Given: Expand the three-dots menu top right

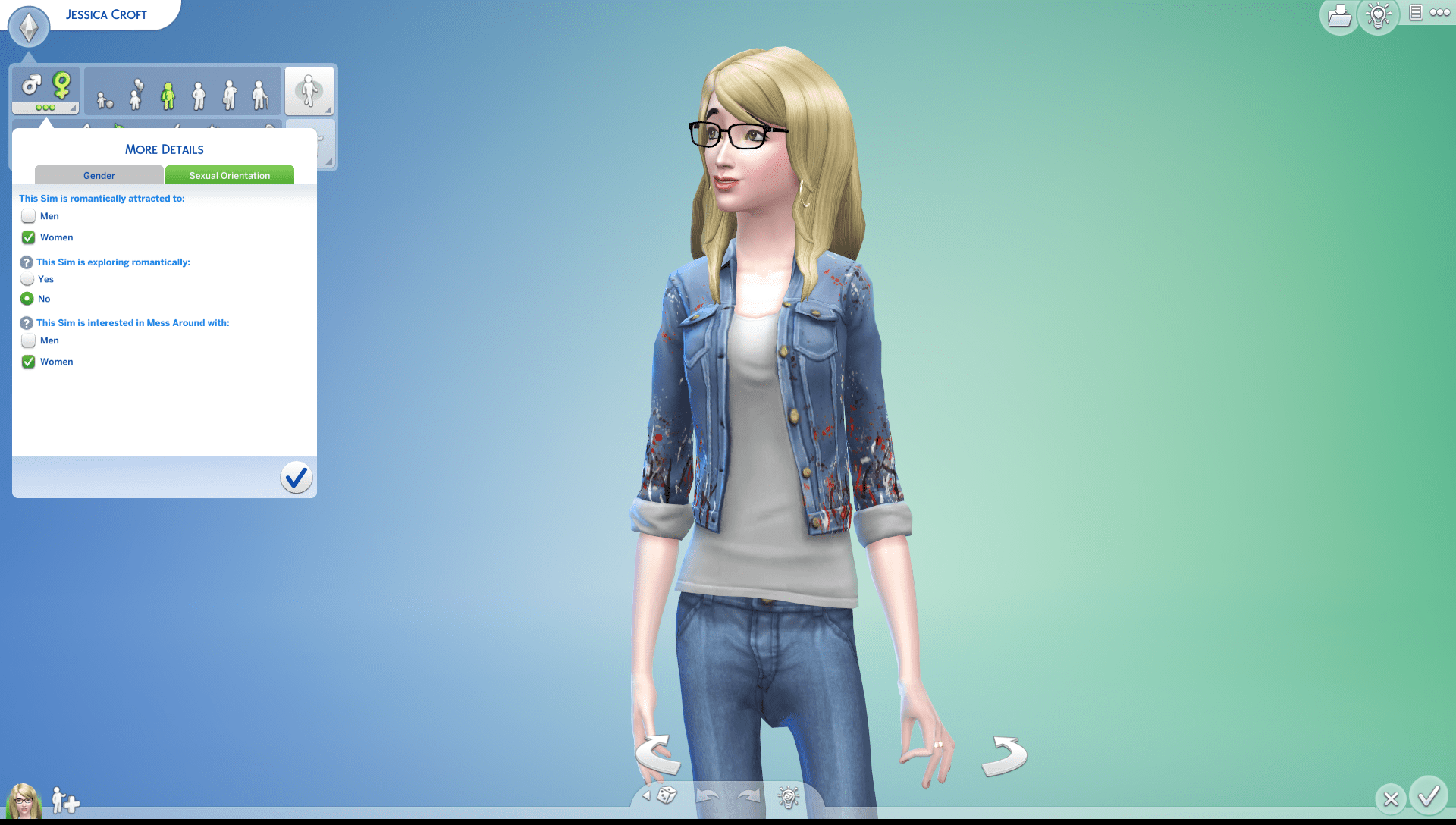Looking at the screenshot, I should pyautogui.click(x=1442, y=13).
